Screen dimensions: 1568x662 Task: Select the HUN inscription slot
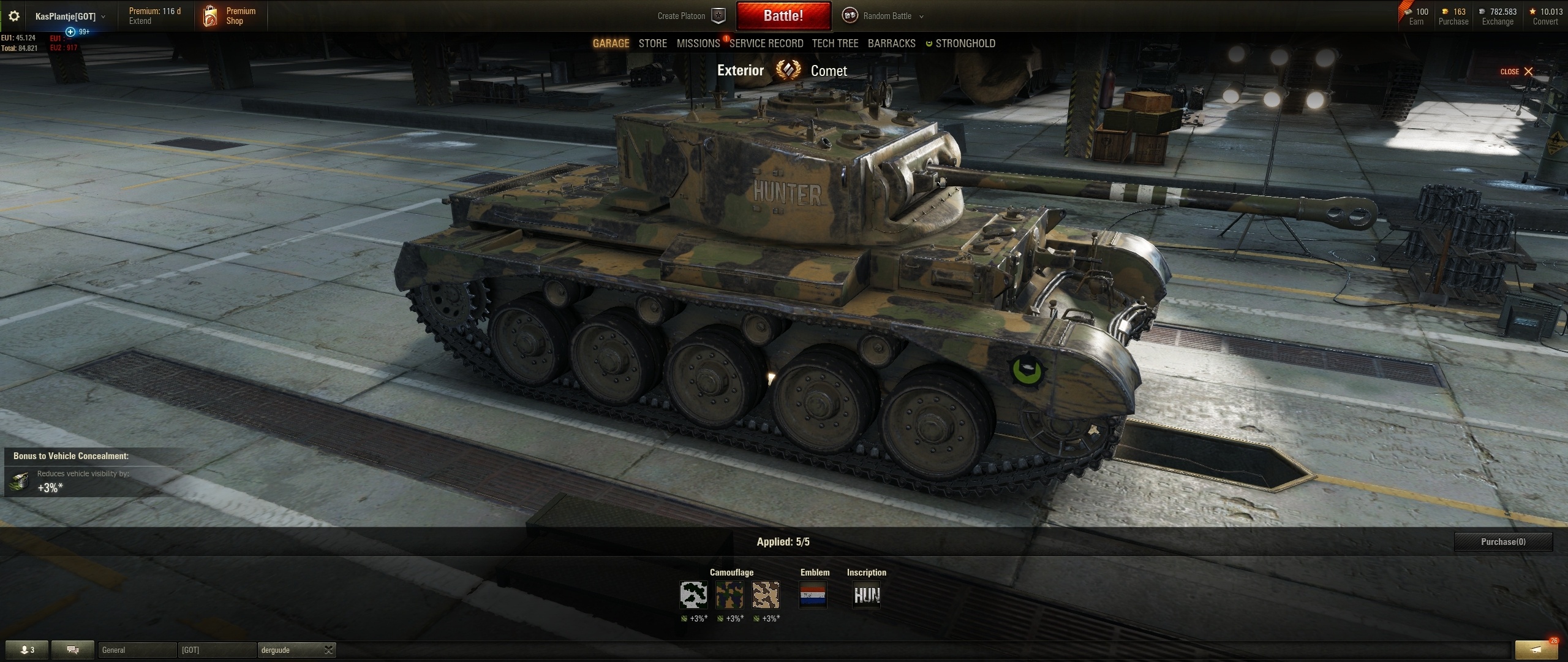point(867,595)
